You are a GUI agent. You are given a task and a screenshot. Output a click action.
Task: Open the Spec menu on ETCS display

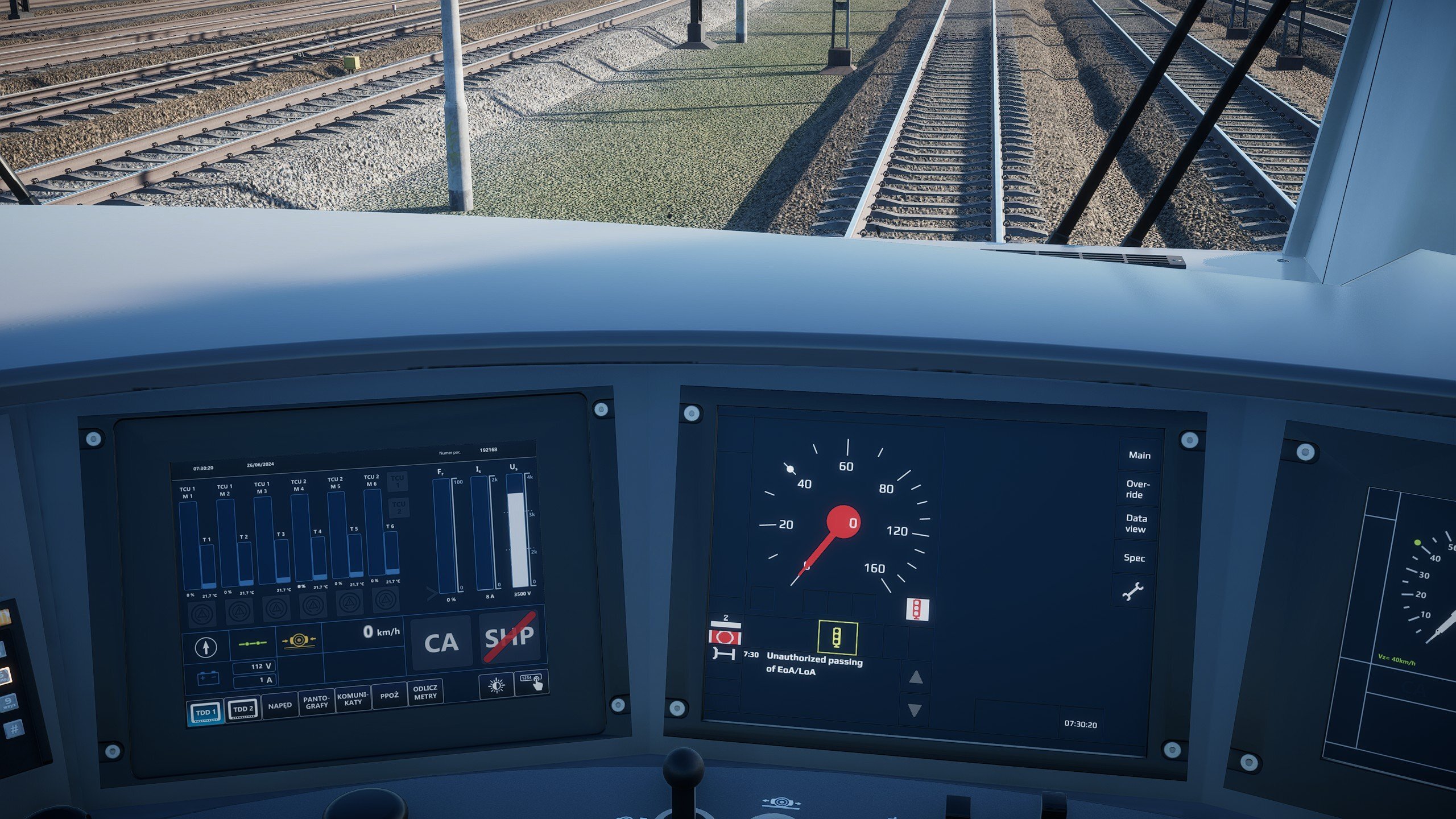(x=1134, y=558)
